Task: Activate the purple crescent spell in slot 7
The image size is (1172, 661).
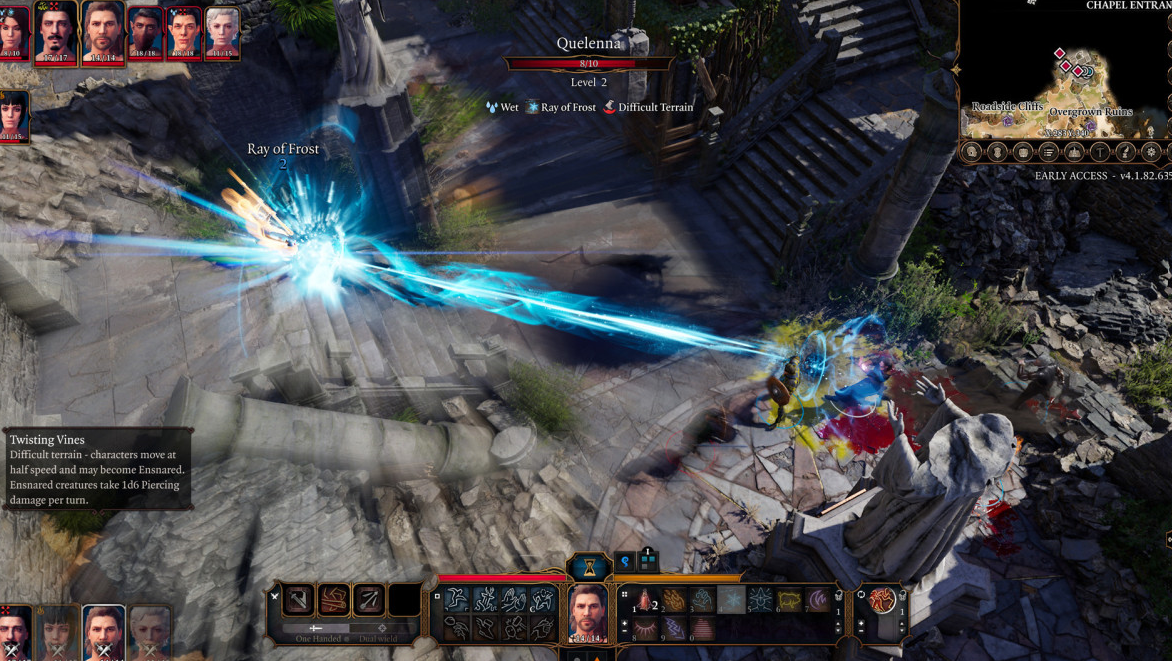Action: click(x=819, y=600)
